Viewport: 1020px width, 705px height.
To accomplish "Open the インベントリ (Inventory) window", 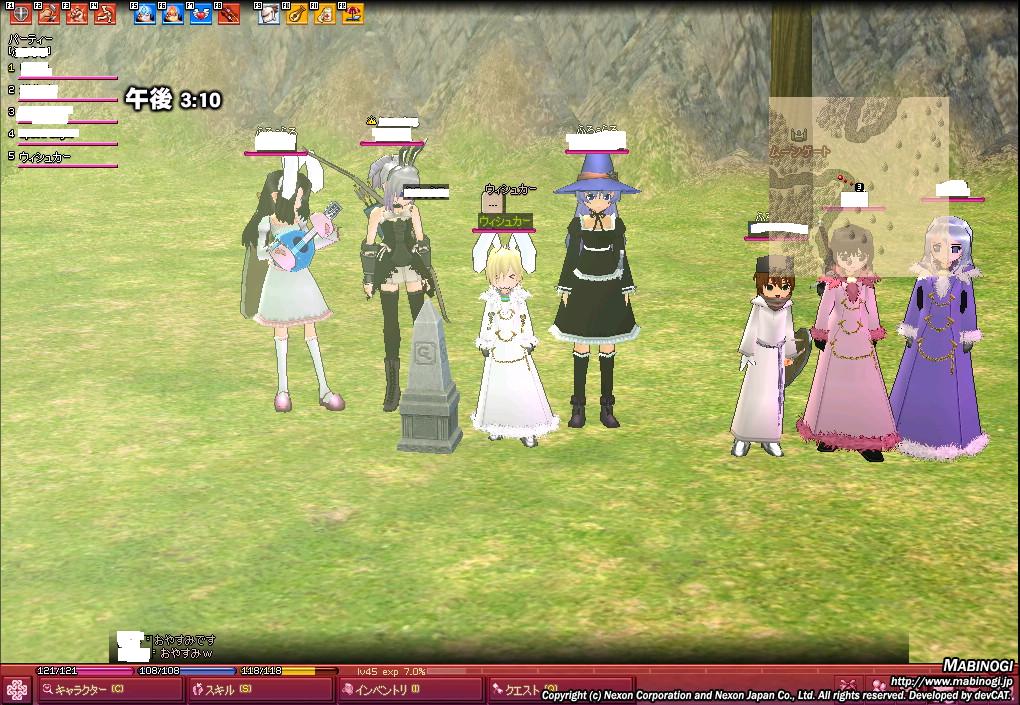I will (409, 689).
